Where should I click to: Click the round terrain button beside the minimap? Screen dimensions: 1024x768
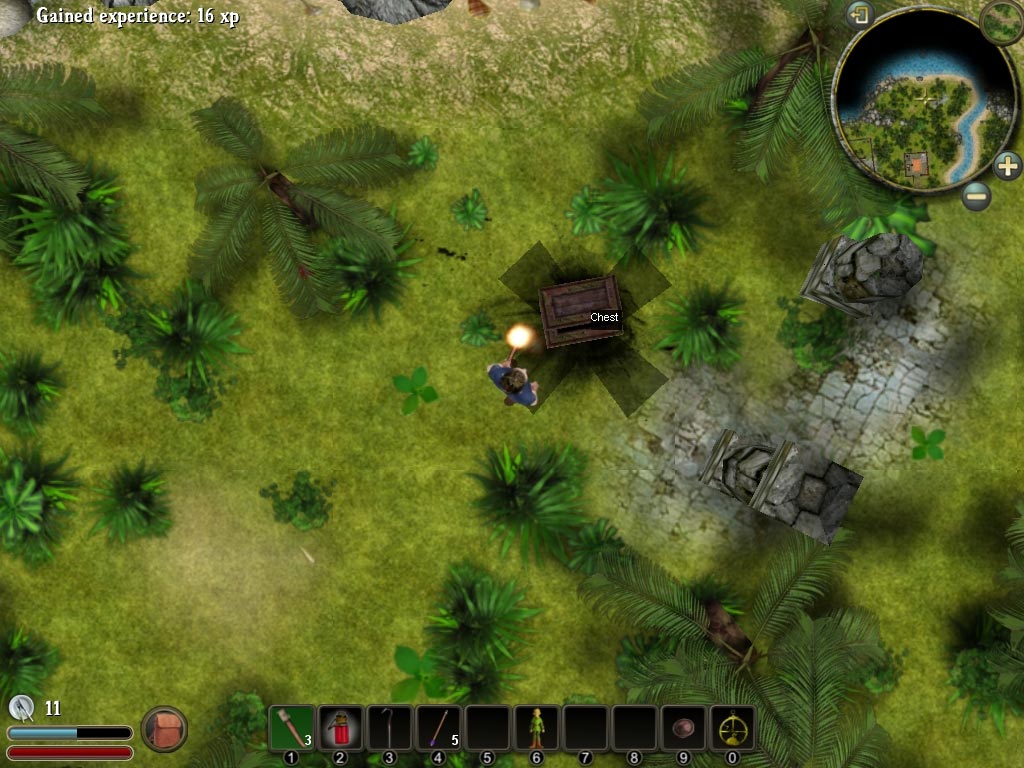click(x=1000, y=21)
